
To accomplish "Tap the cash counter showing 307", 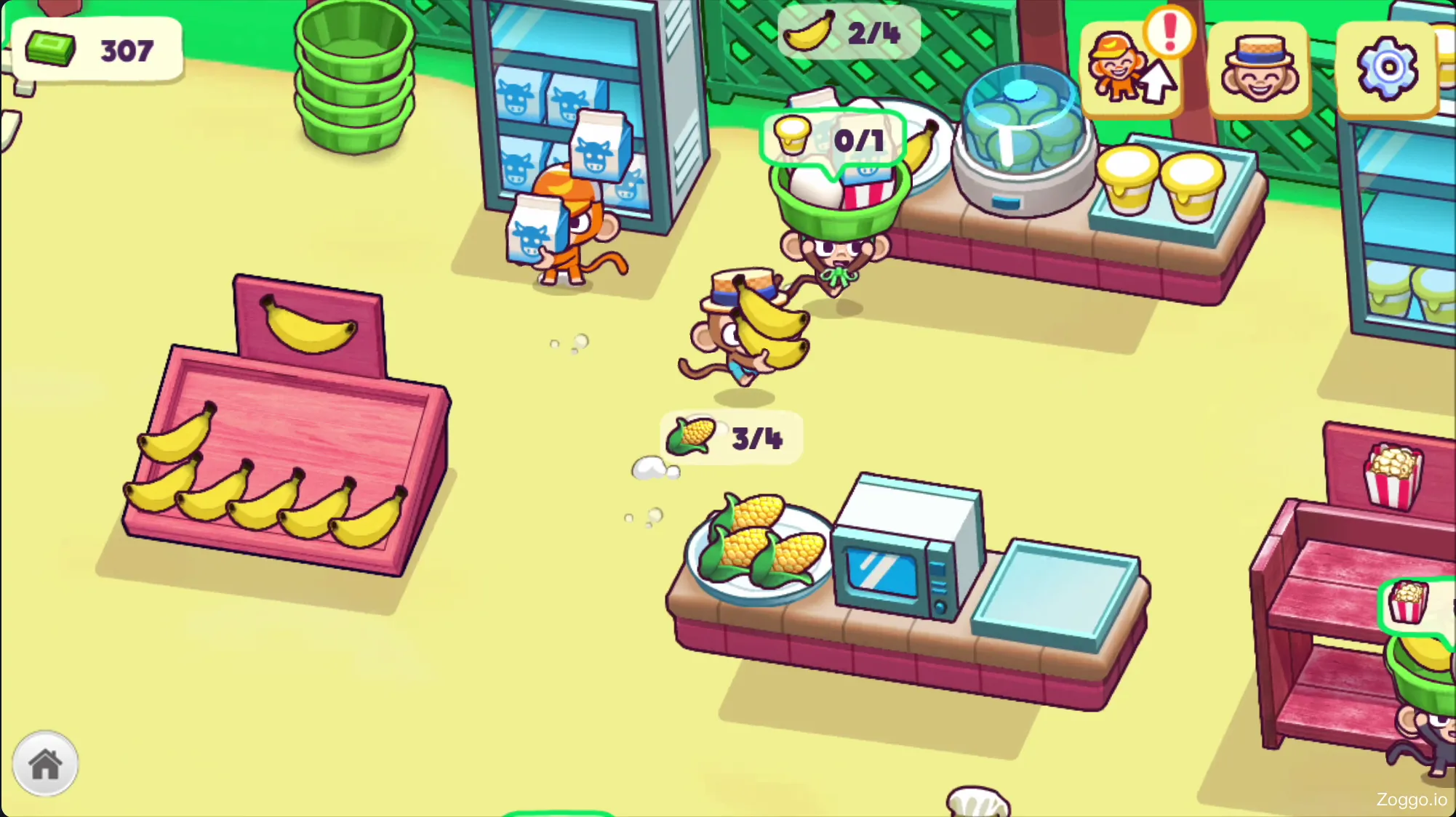I will tap(95, 49).
